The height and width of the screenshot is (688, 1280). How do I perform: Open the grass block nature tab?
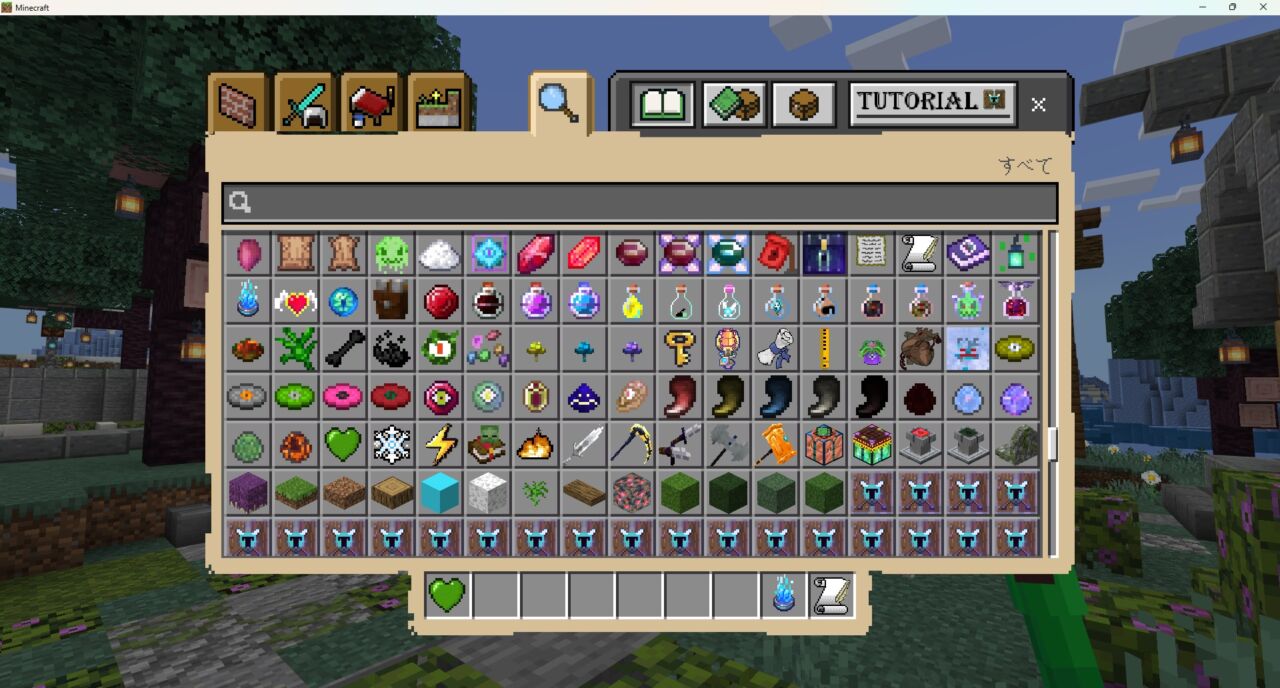coord(438,104)
